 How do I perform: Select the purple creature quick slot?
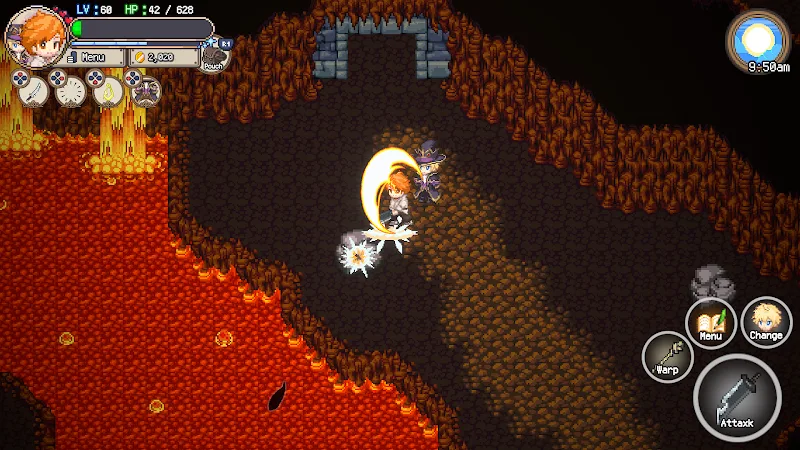coord(146,92)
